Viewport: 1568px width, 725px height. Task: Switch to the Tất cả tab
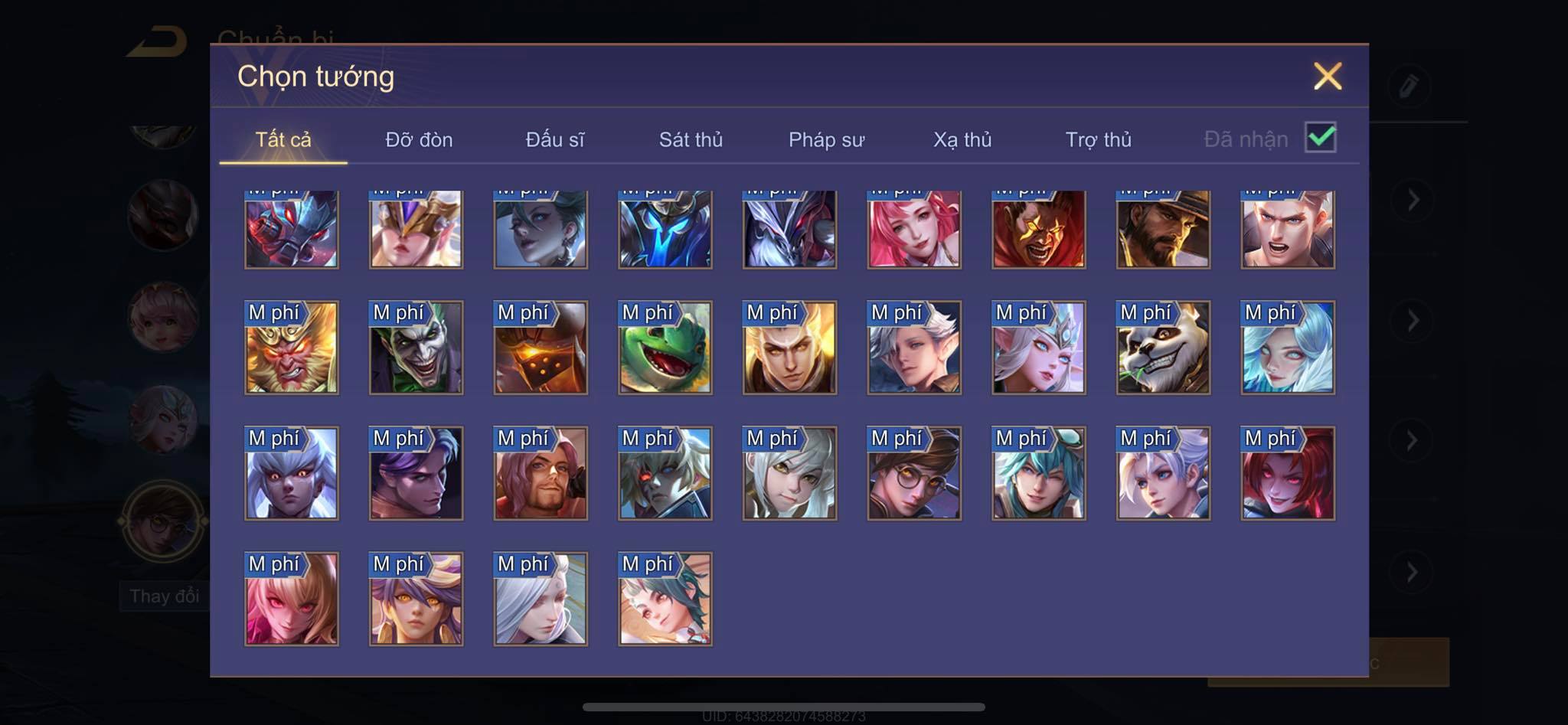pyautogui.click(x=283, y=140)
